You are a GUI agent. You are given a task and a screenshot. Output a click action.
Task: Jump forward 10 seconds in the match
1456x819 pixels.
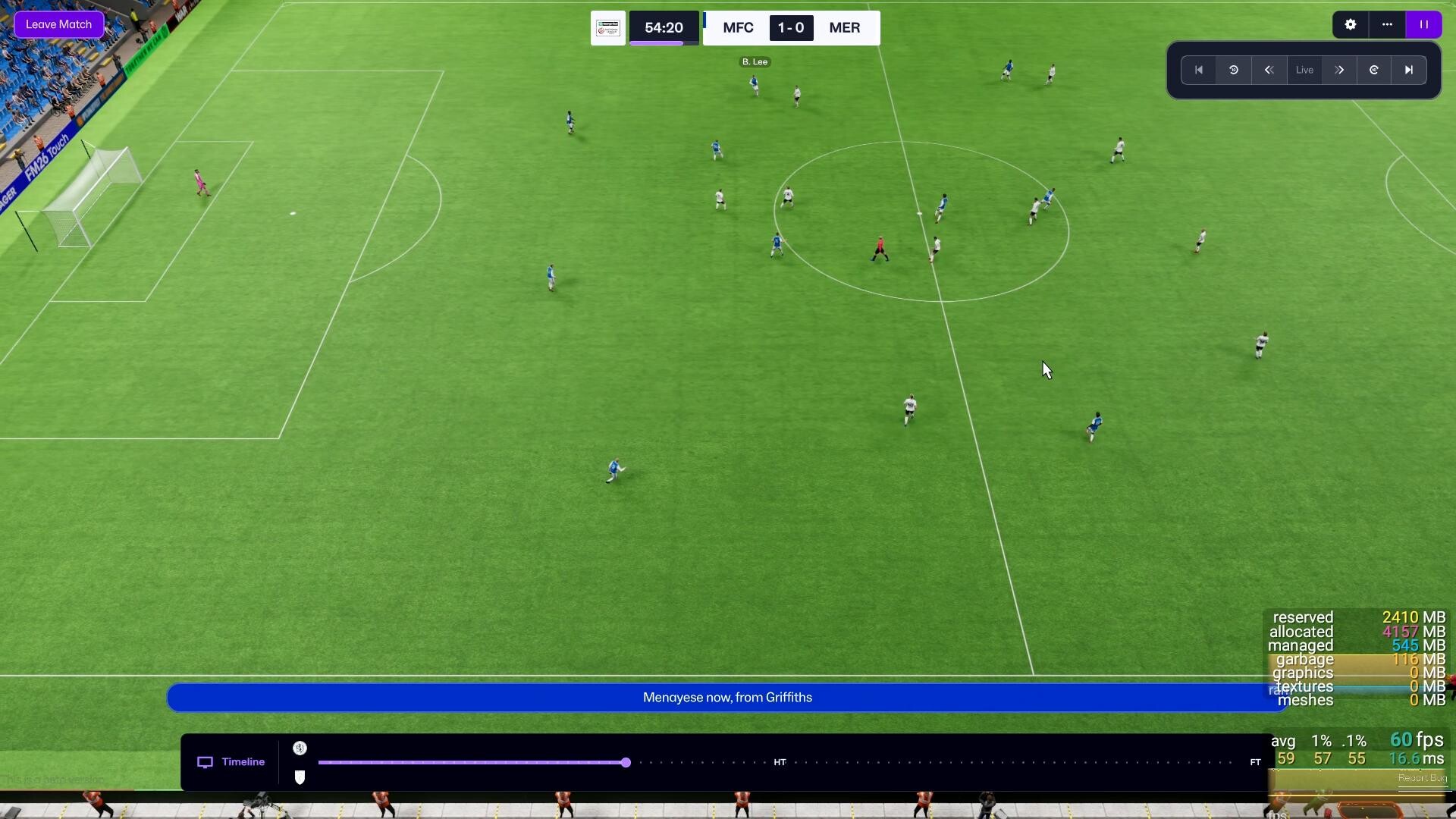(x=1374, y=70)
